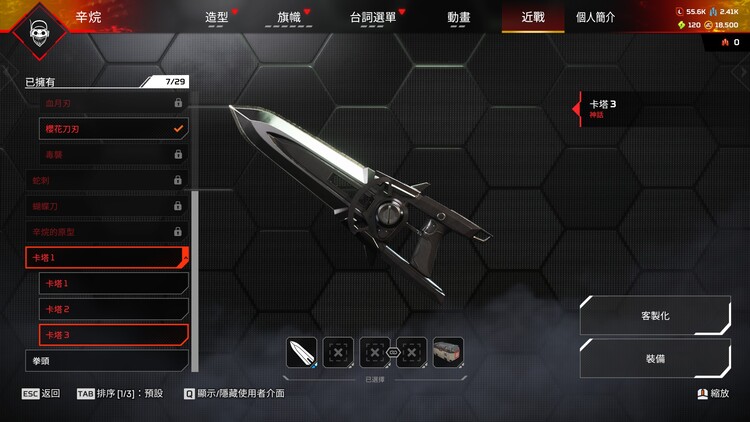
Task: Open the 旗幟 tab
Action: coord(289,17)
